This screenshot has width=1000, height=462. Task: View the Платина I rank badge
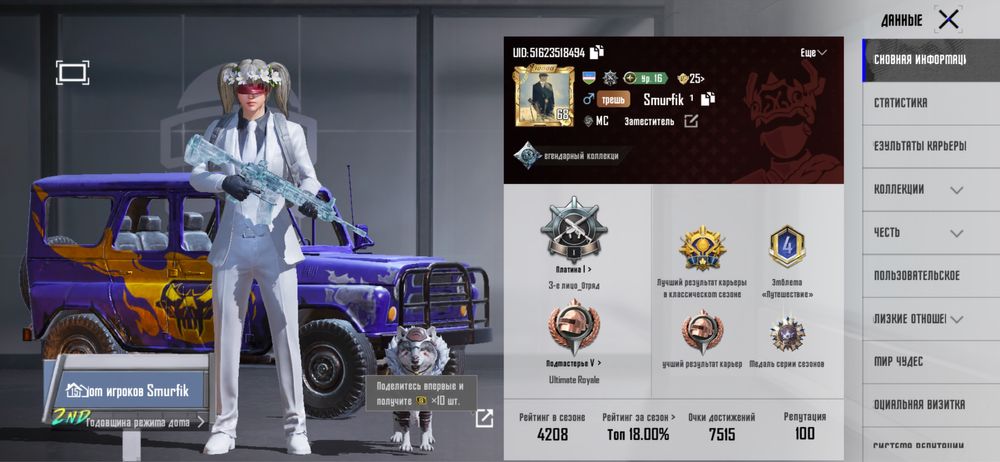(x=573, y=229)
